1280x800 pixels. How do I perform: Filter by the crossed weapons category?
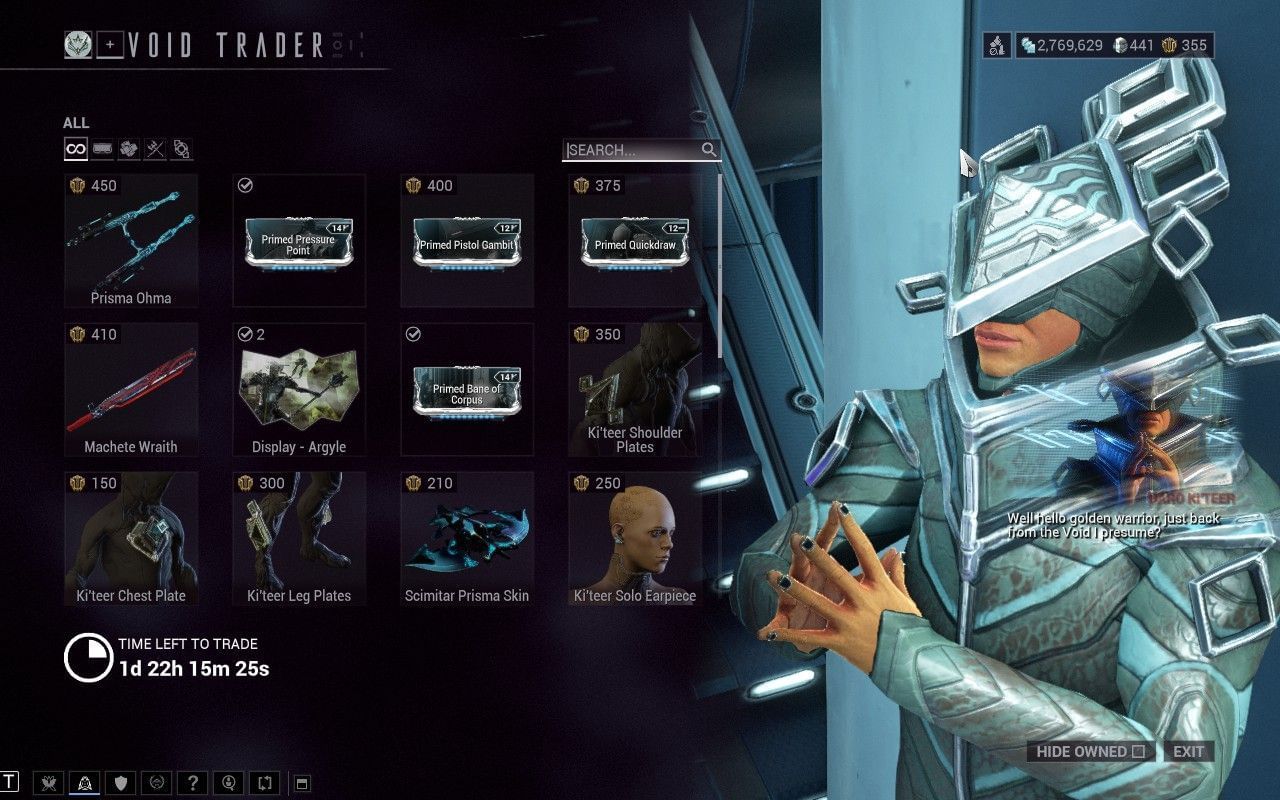coord(155,150)
